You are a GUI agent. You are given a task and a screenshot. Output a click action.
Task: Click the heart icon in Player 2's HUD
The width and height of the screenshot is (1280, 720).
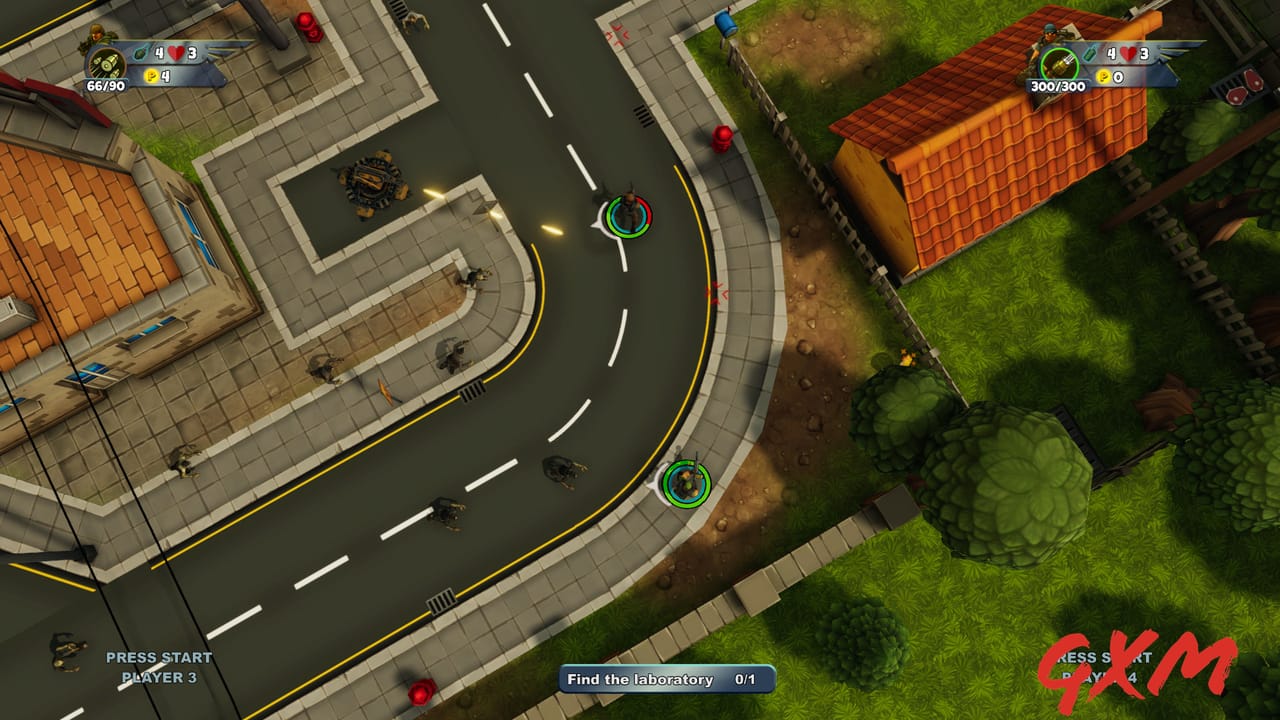pyautogui.click(x=1128, y=53)
